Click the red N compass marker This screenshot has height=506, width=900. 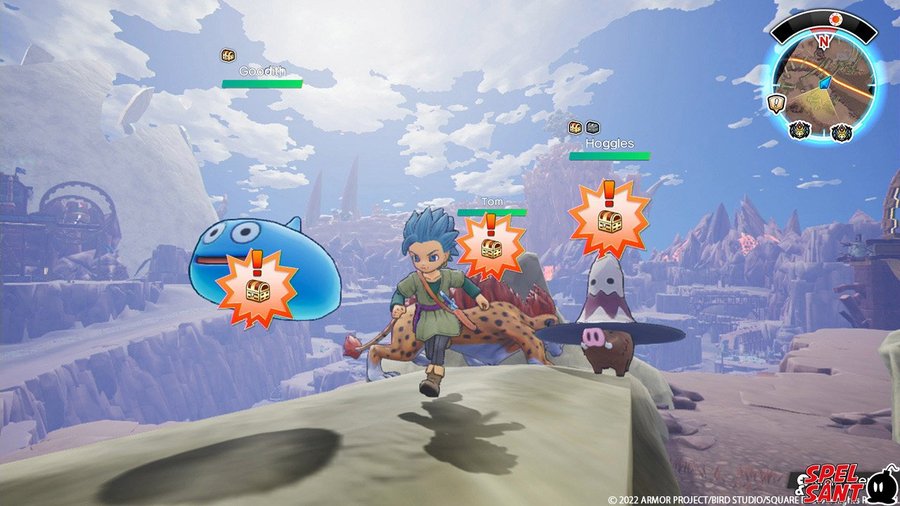tap(823, 40)
